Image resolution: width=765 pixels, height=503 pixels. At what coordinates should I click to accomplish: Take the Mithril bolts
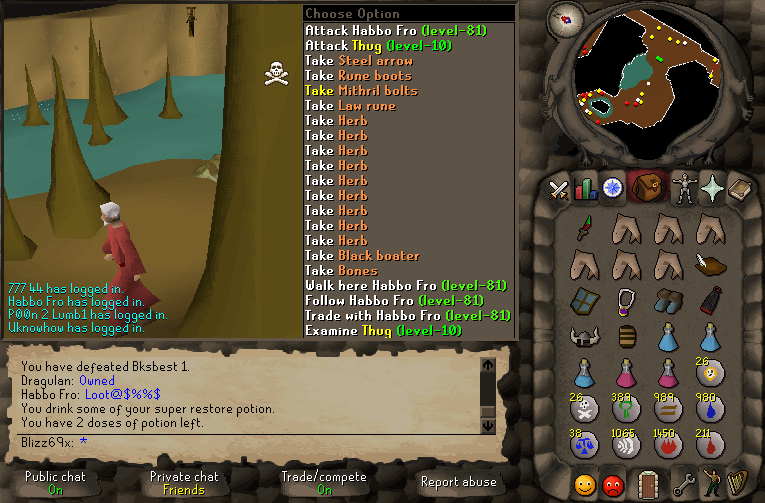361,91
